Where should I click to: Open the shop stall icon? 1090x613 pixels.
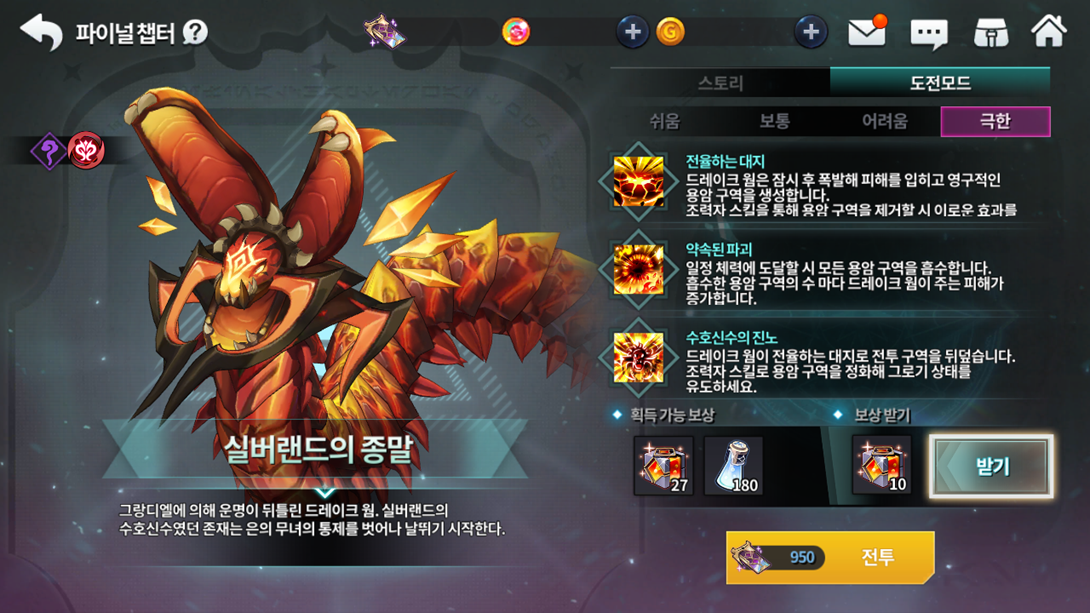pyautogui.click(x=990, y=32)
